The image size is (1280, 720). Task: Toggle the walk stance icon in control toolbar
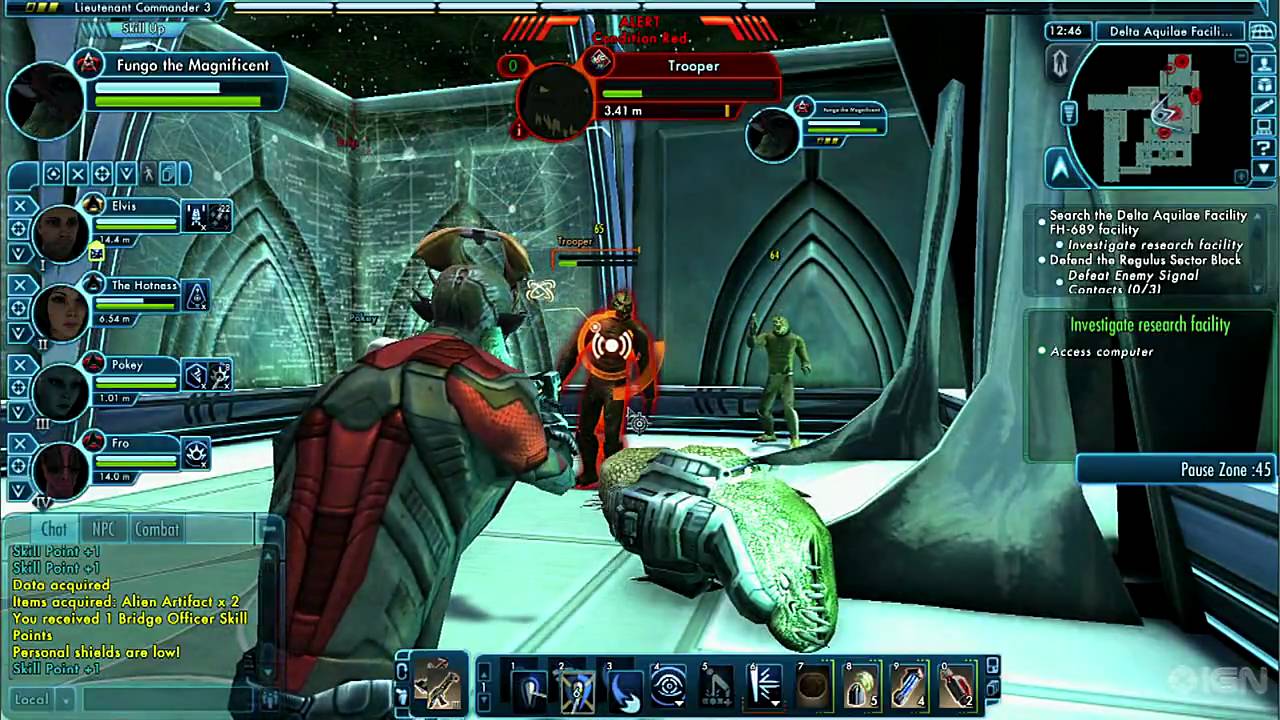tap(149, 174)
